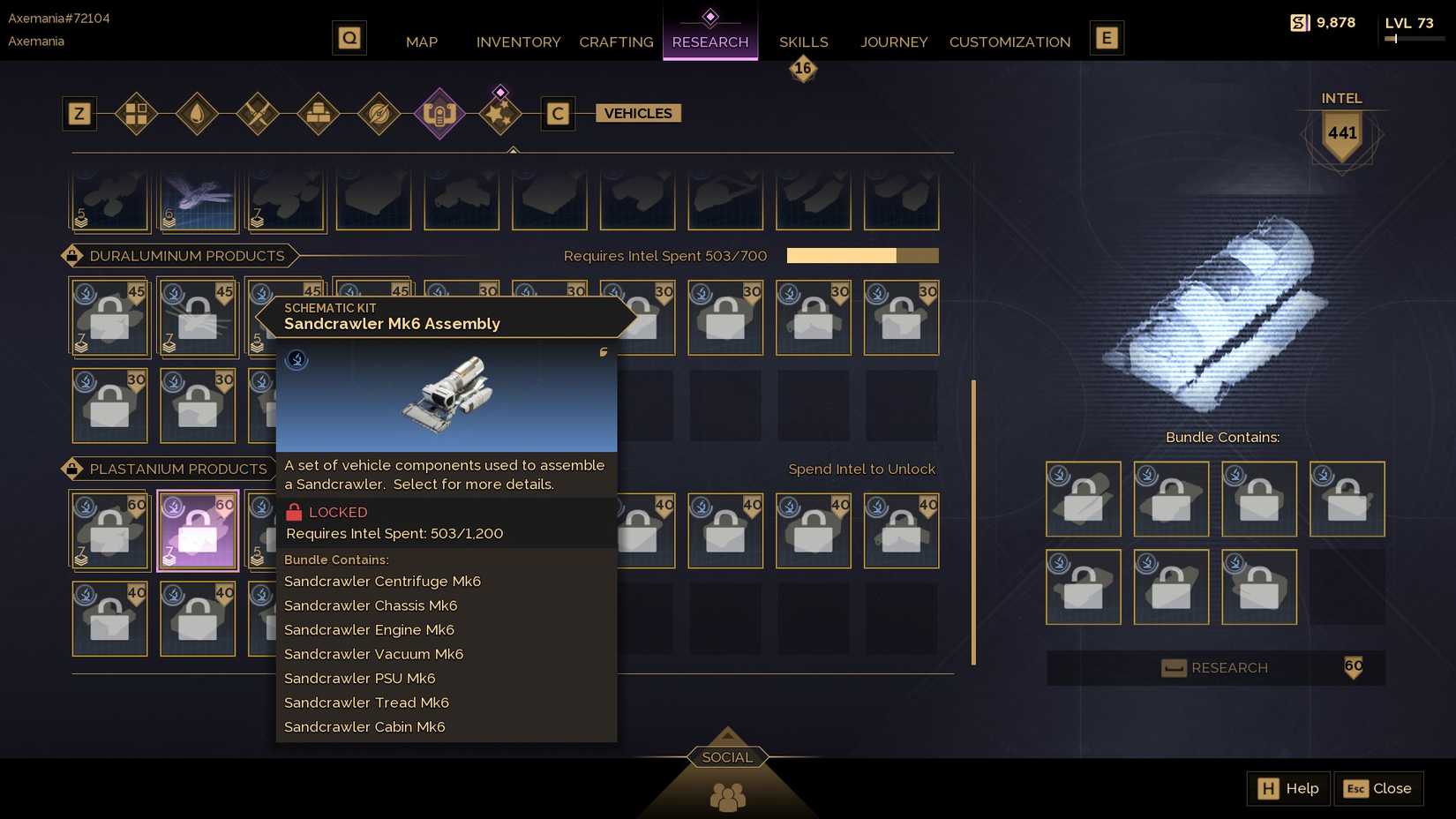This screenshot has height=819, width=1456.
Task: Click the highlighted Vehicles research category icon
Action: (440, 115)
